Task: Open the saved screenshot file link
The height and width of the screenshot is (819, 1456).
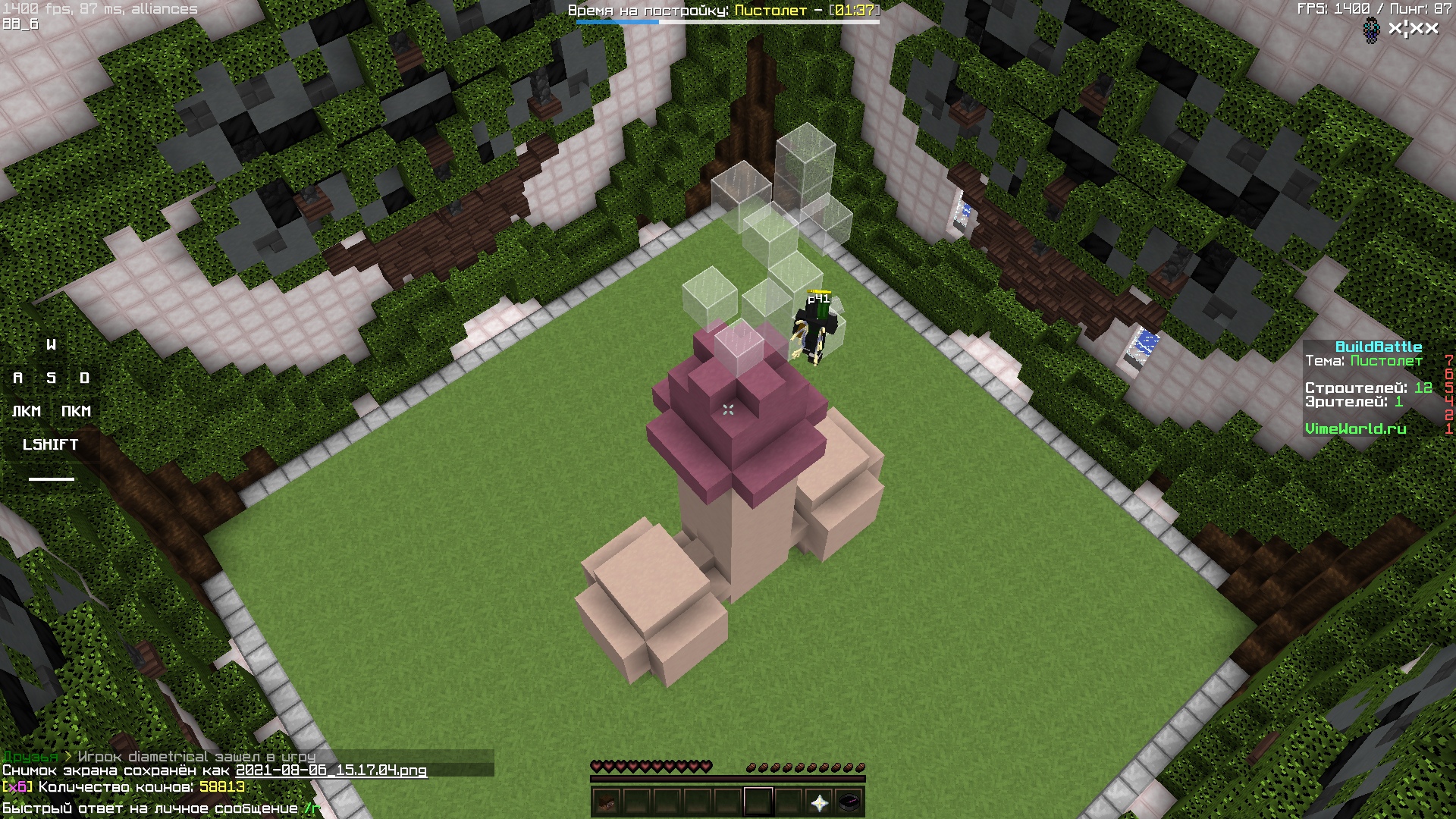Action: 331,770
